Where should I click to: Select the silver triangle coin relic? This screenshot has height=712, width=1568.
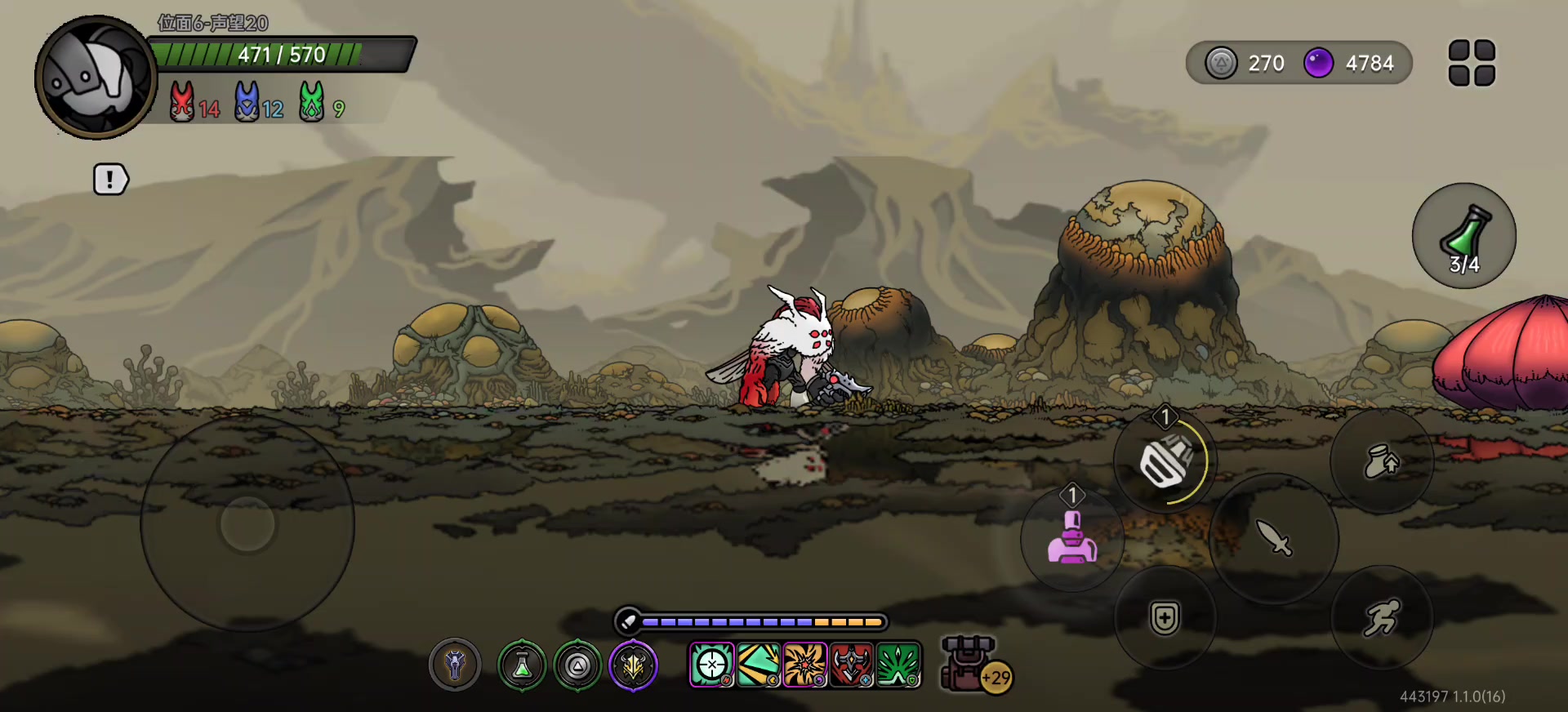pyautogui.click(x=577, y=665)
